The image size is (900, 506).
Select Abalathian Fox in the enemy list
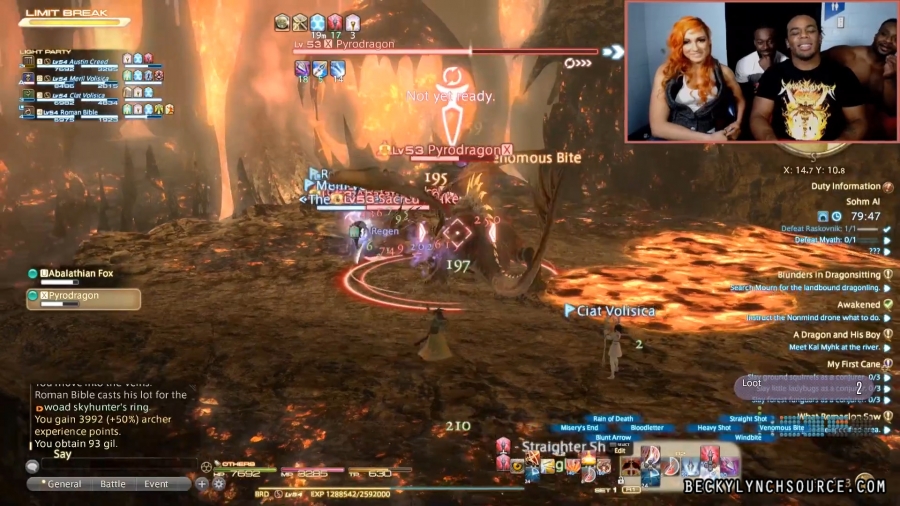84,273
